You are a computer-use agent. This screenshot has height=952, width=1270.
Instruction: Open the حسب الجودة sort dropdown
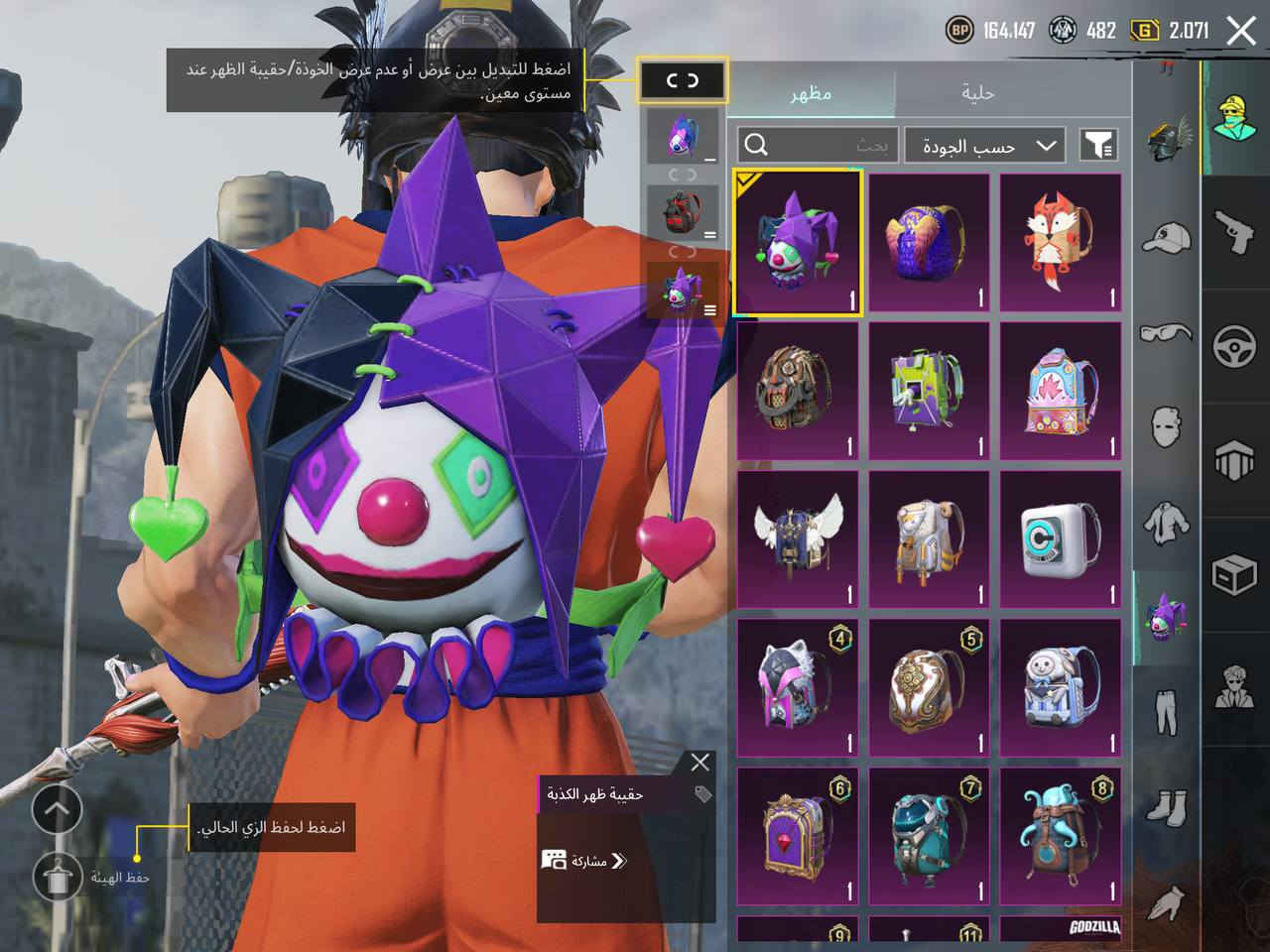(x=984, y=146)
